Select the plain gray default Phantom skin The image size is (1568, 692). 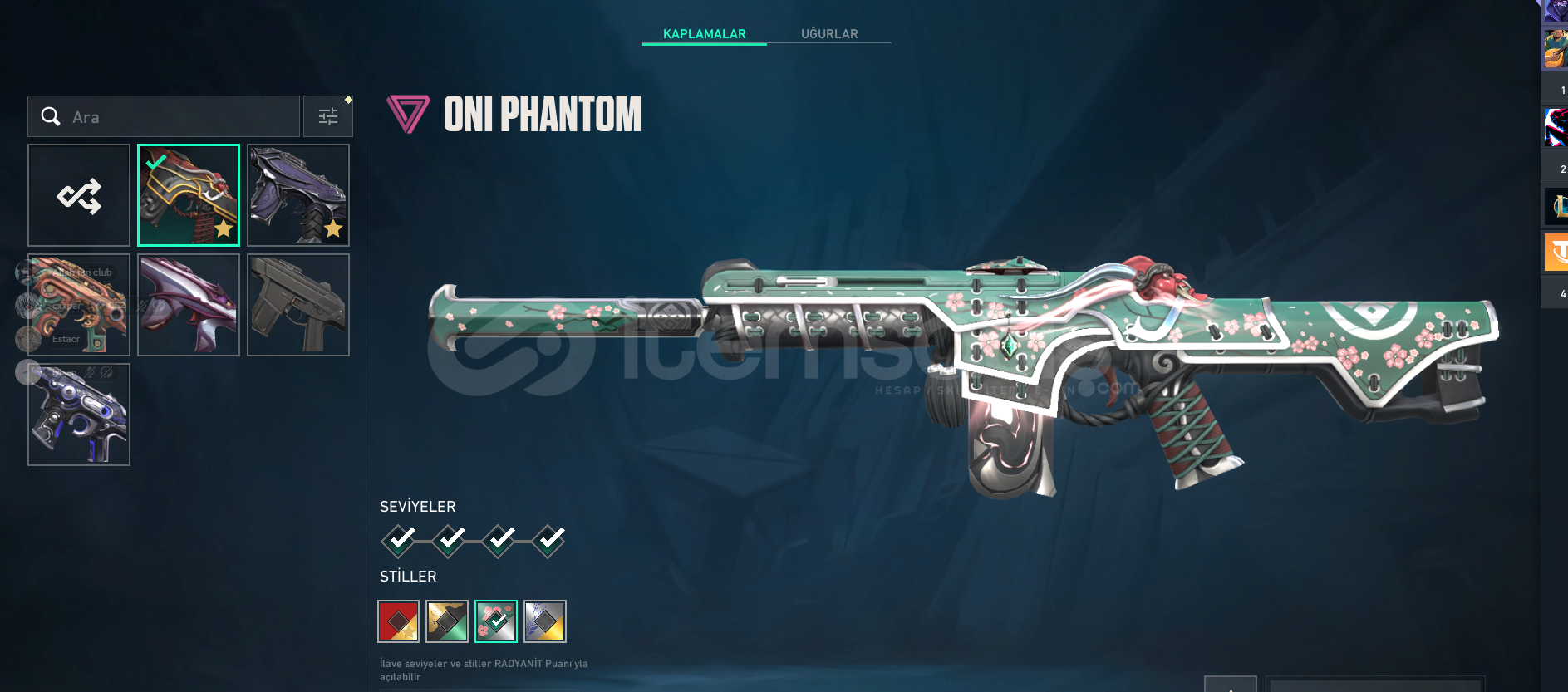298,306
